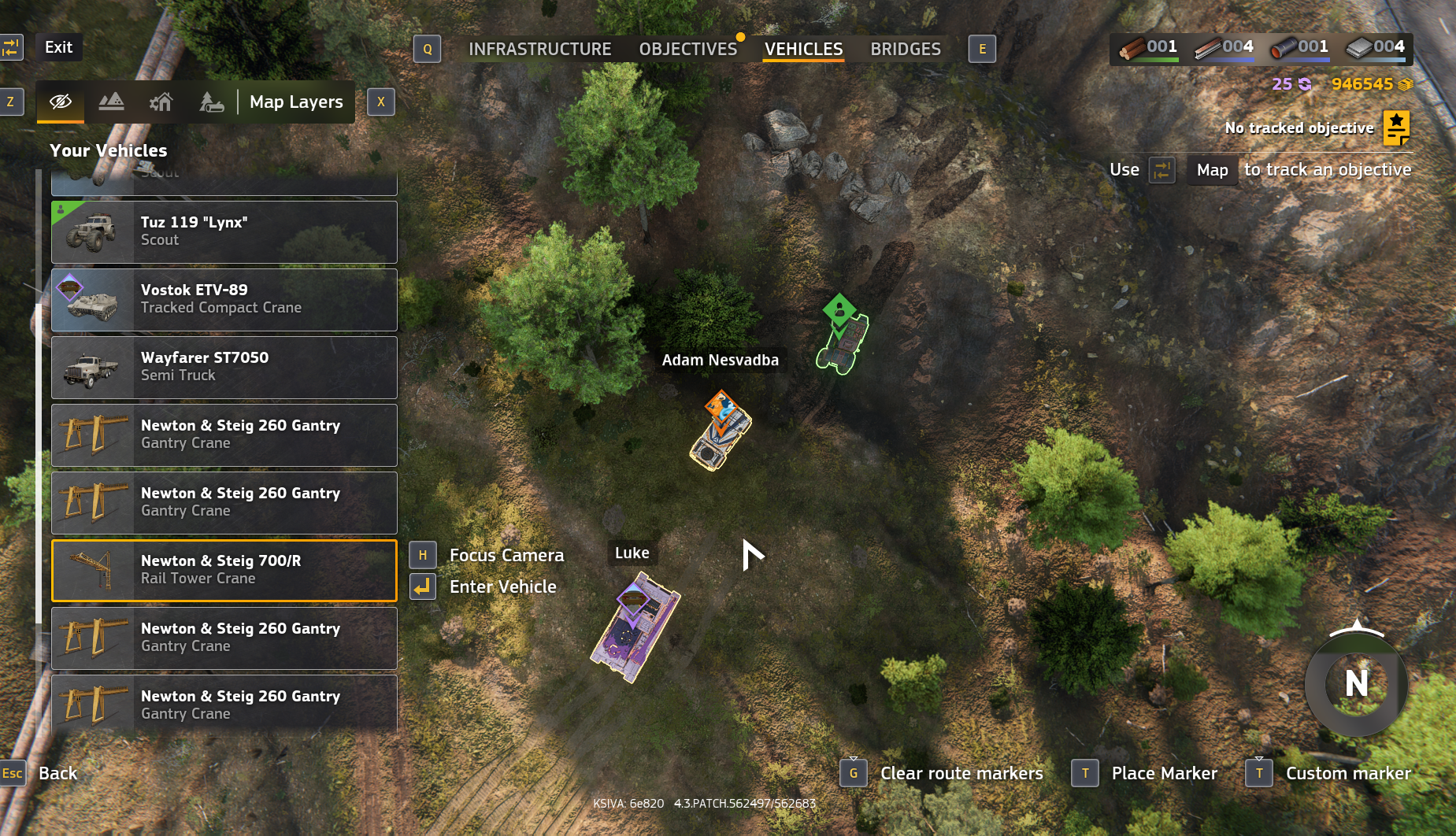The width and height of the screenshot is (1456, 836).
Task: Toggle the hidden-eye map layer filter
Action: click(x=60, y=102)
